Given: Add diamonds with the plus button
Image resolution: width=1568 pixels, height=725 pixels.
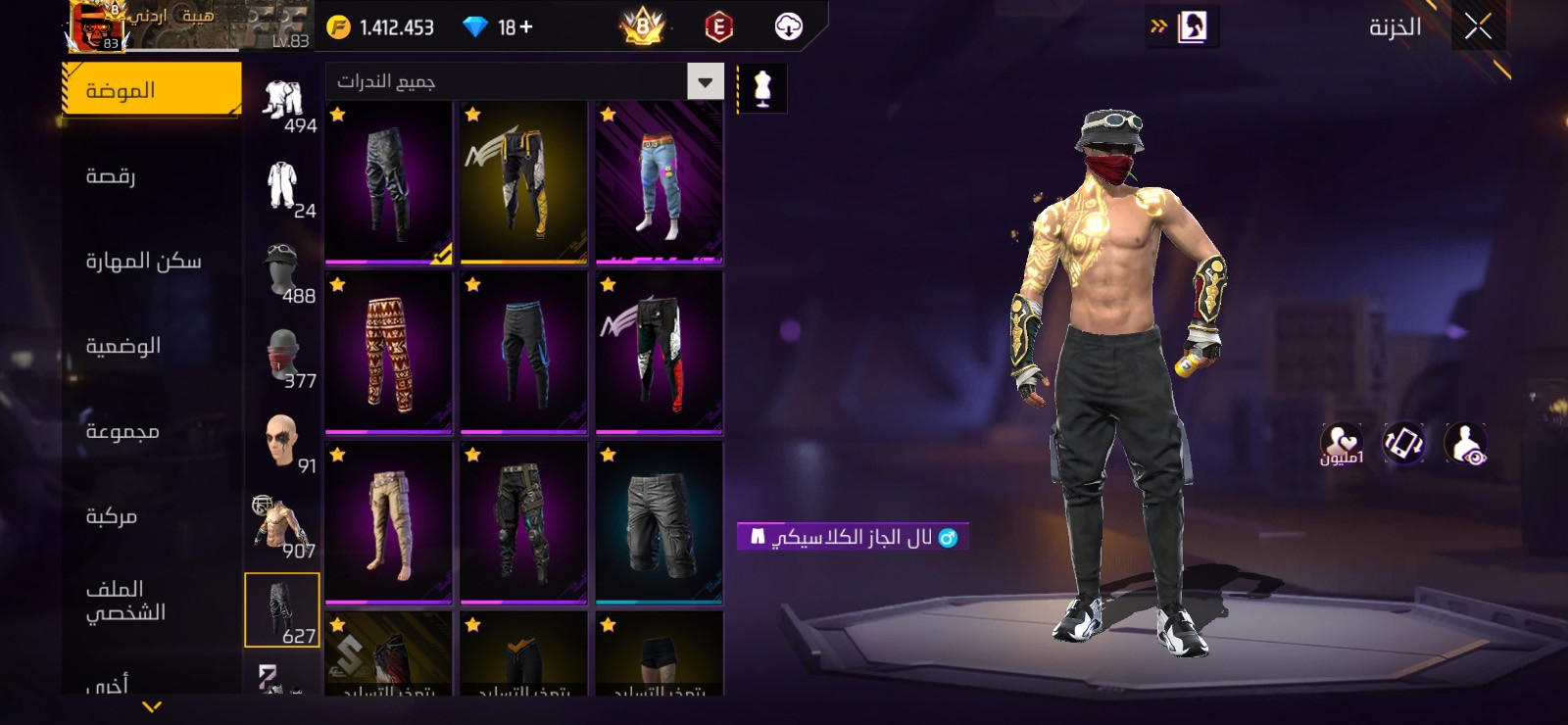Looking at the screenshot, I should (526, 27).
